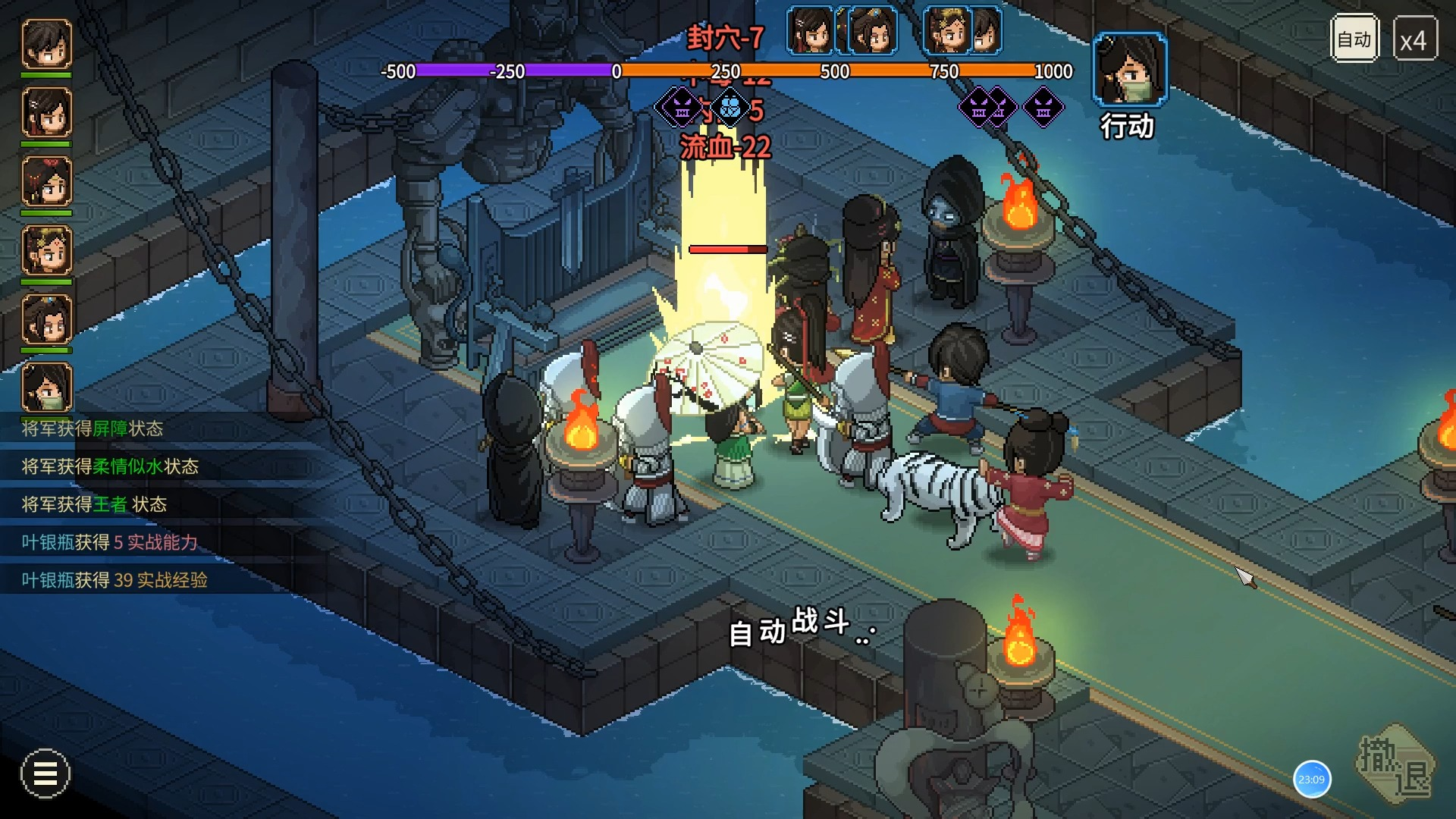Toggle the 自动 auto-battle button
1456x819 pixels.
[1354, 39]
